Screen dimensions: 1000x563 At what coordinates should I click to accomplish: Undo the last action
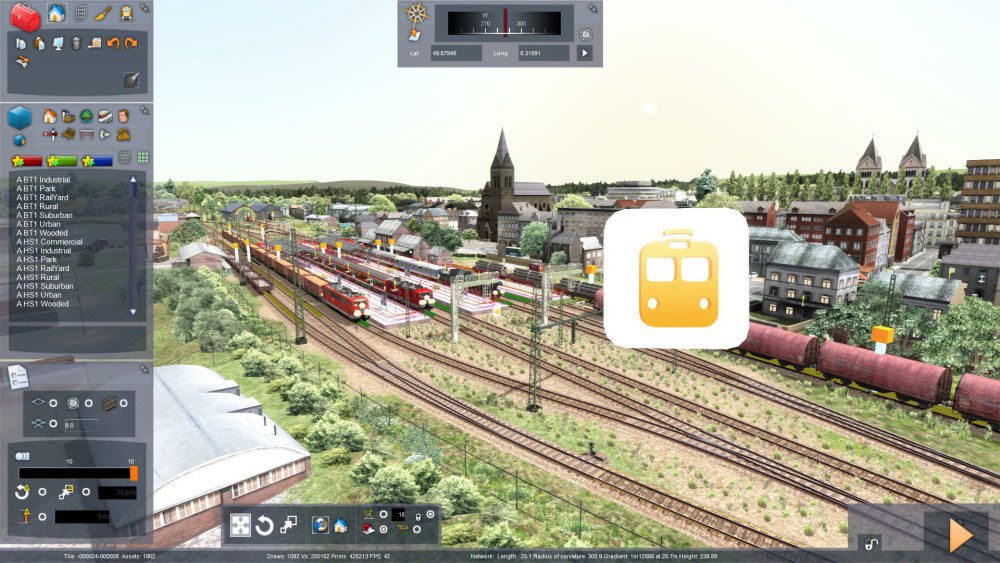point(113,43)
